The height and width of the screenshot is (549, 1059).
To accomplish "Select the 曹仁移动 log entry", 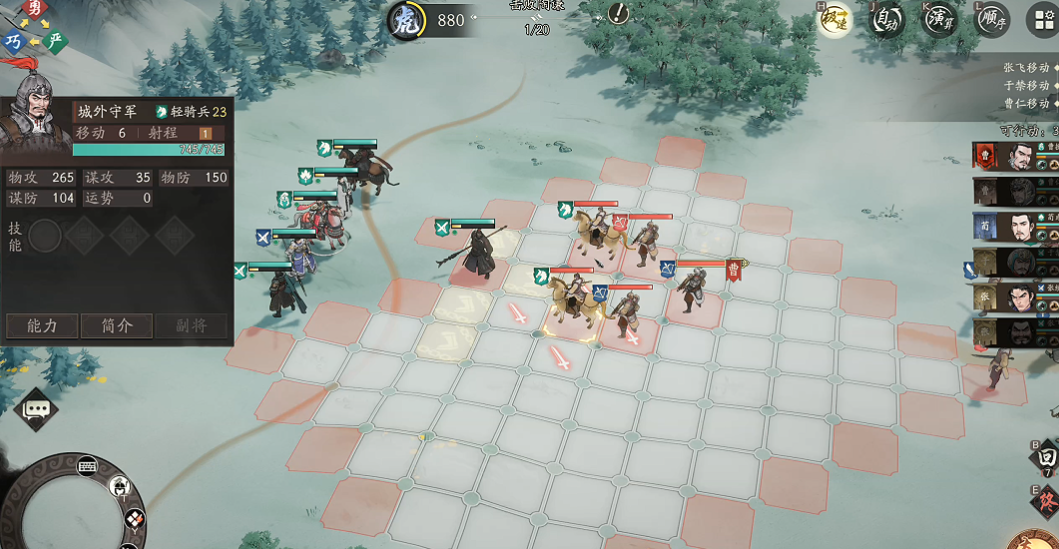I will coord(1025,103).
